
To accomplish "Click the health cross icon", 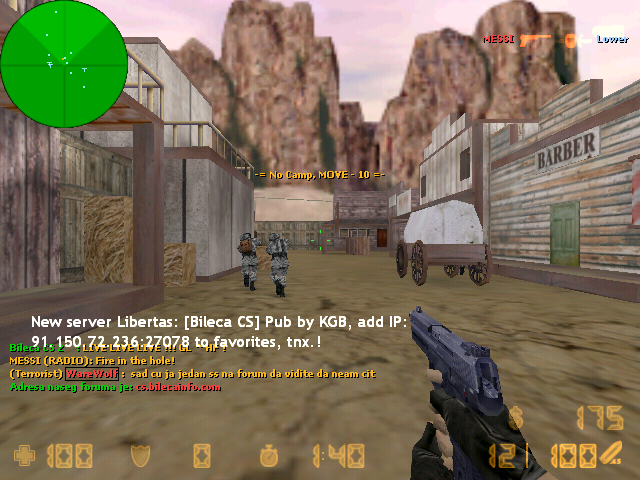I will point(24,457).
